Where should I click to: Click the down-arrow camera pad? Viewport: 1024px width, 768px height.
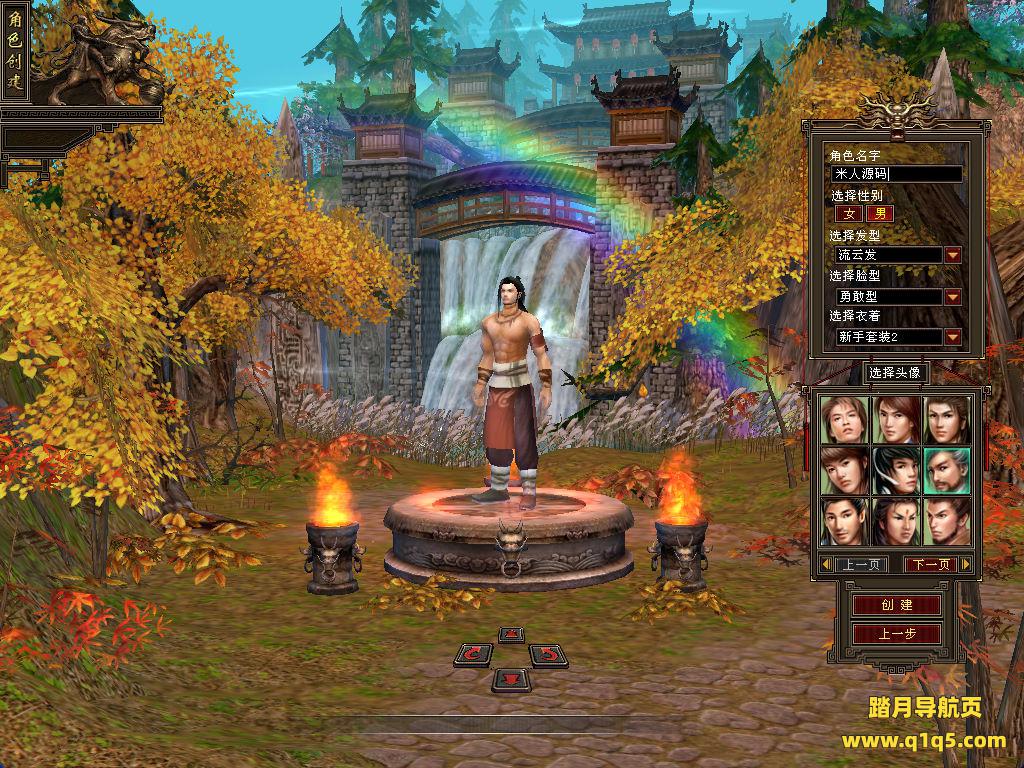(x=511, y=680)
